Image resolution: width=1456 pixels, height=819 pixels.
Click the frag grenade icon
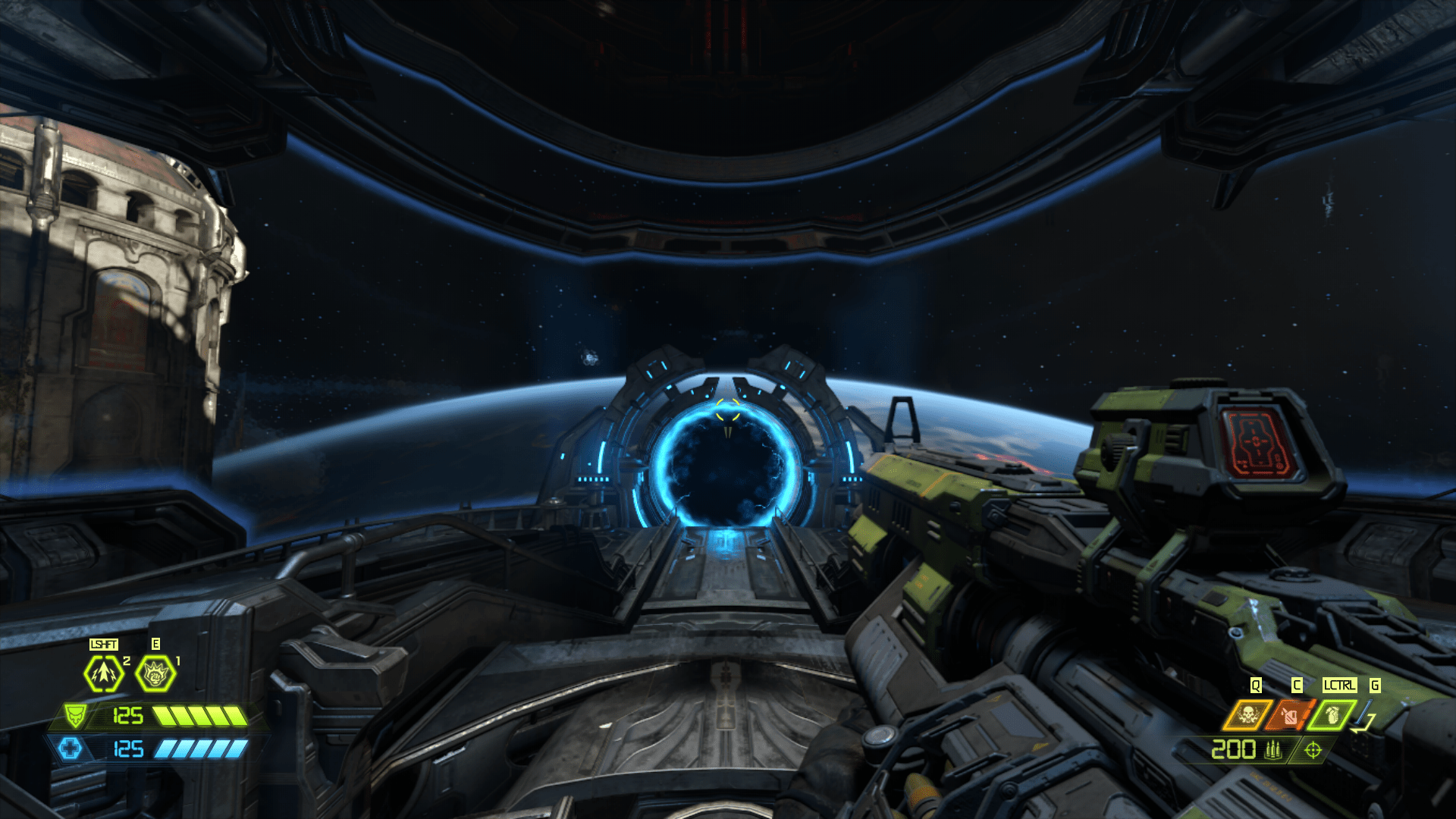point(1332,716)
